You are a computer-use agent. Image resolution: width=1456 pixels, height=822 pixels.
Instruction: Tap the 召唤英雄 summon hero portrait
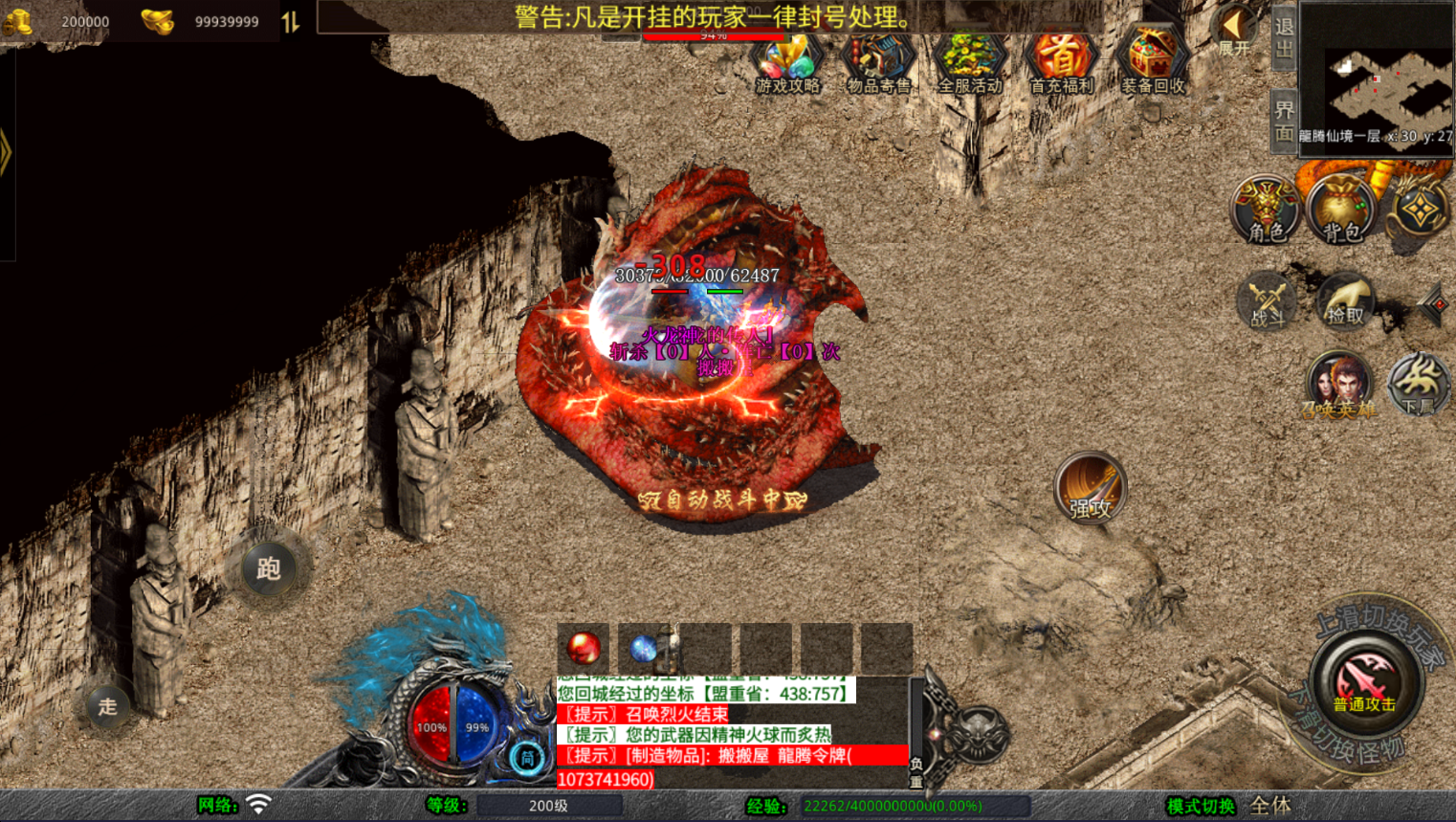tap(1337, 385)
